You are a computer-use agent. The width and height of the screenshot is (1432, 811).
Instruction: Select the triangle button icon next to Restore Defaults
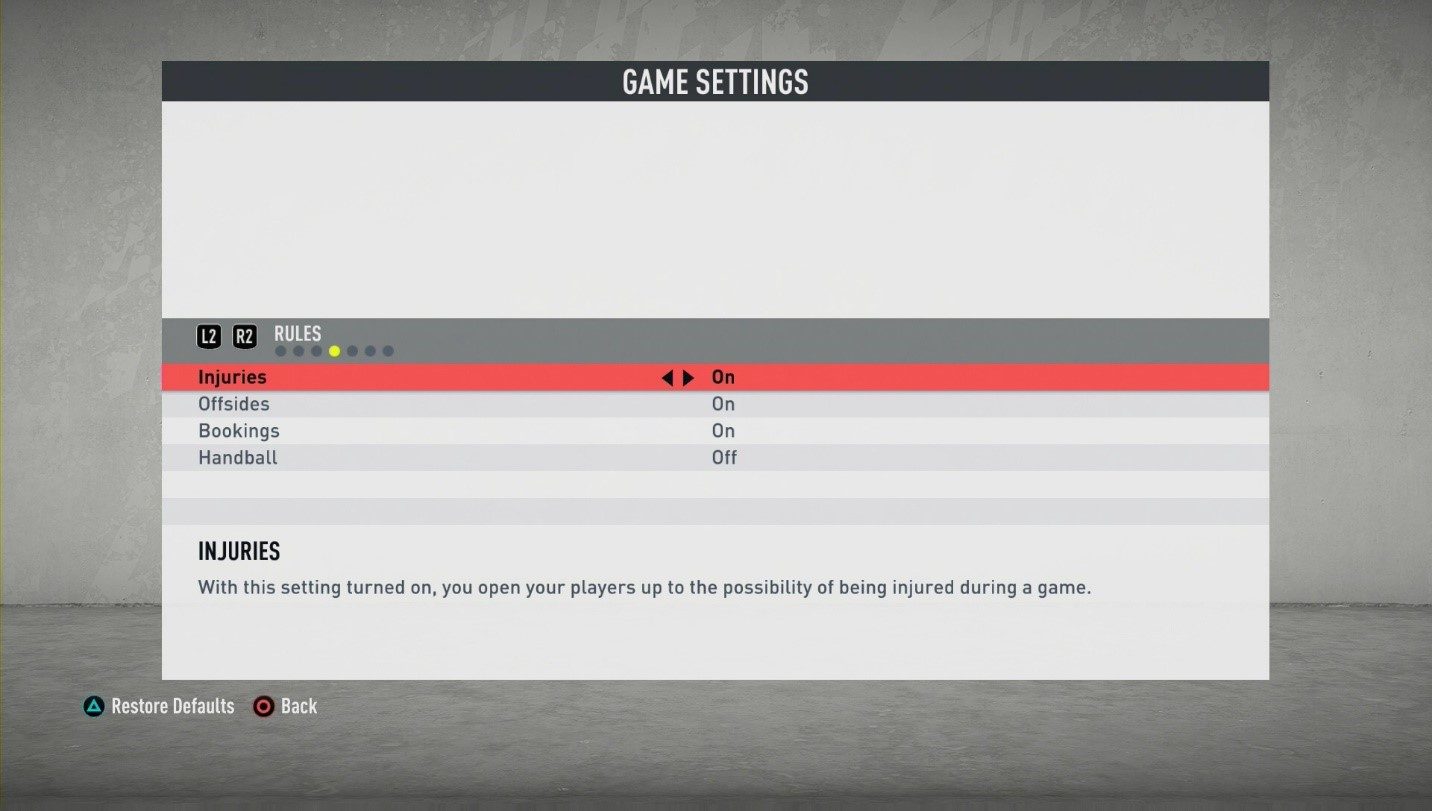coord(94,706)
